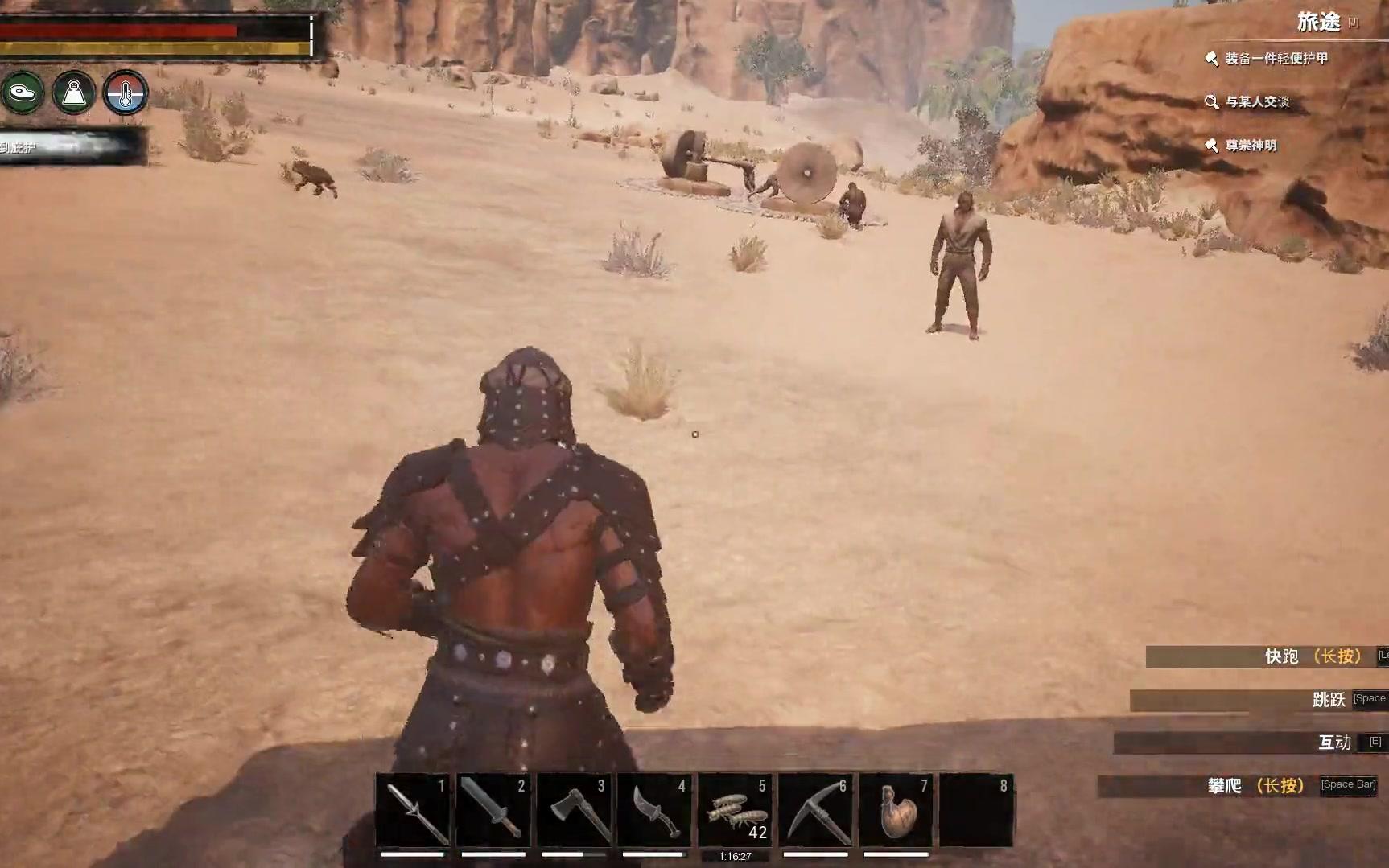This screenshot has width=1389, height=868.
Task: Equip the pickaxe from the hotbar
Action: 815,810
